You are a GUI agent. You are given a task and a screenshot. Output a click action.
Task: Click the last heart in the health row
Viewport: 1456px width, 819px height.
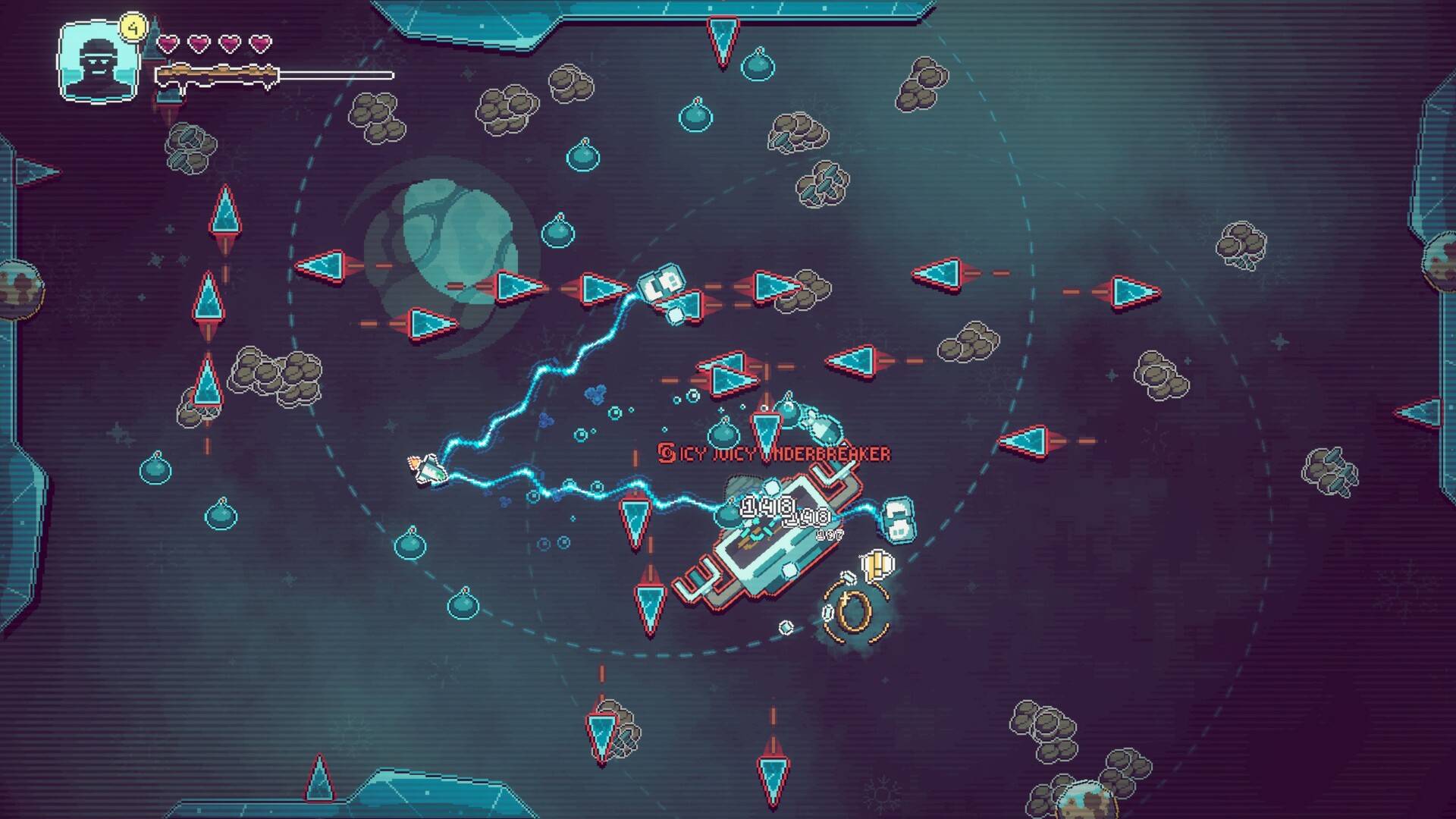click(x=259, y=43)
